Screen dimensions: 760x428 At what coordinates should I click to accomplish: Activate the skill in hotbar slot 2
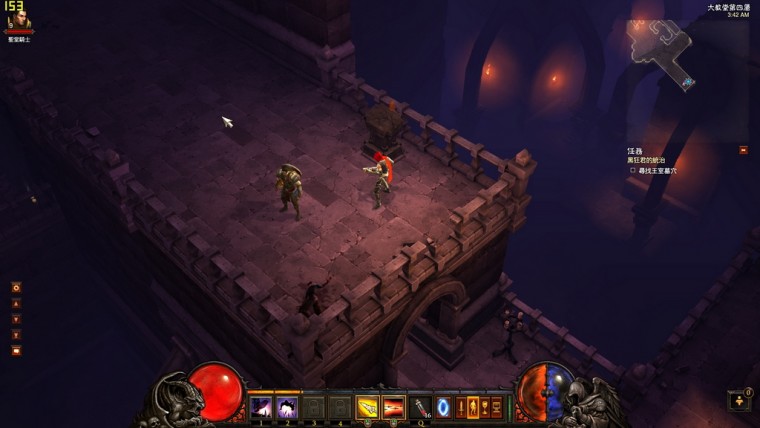tap(287, 407)
